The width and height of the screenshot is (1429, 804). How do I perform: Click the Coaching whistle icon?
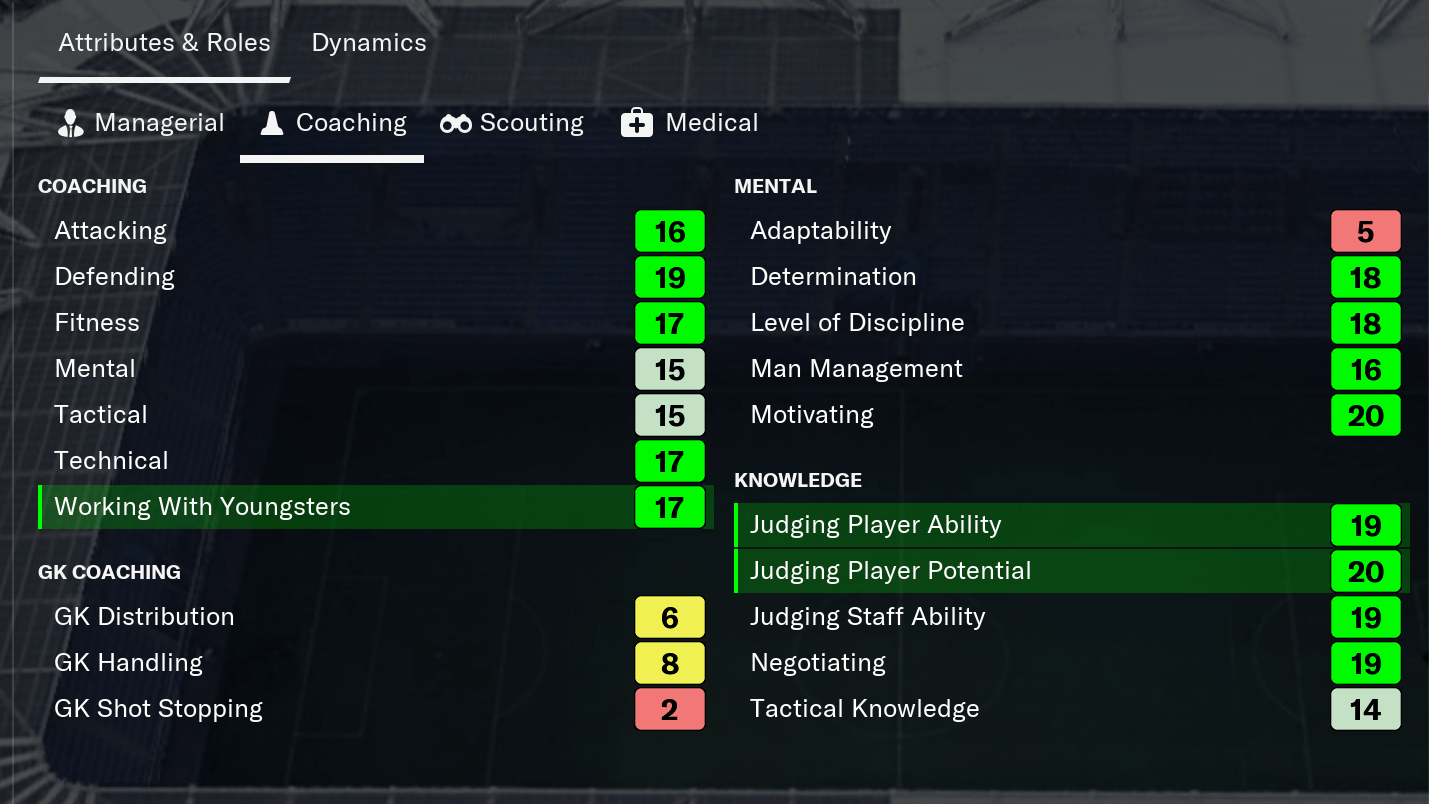click(271, 122)
